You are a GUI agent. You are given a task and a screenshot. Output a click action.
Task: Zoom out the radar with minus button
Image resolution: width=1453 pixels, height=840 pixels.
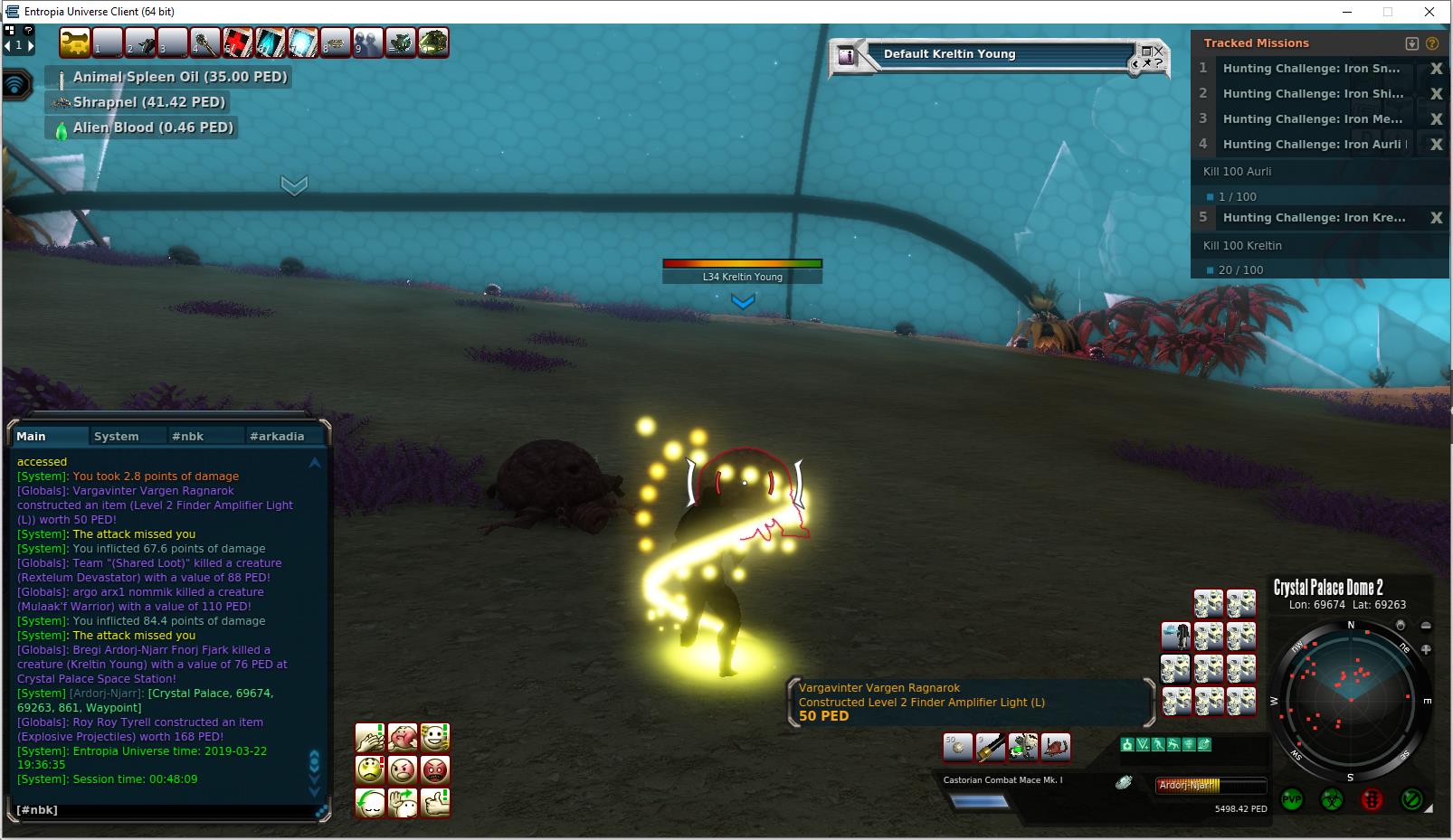[1426, 626]
